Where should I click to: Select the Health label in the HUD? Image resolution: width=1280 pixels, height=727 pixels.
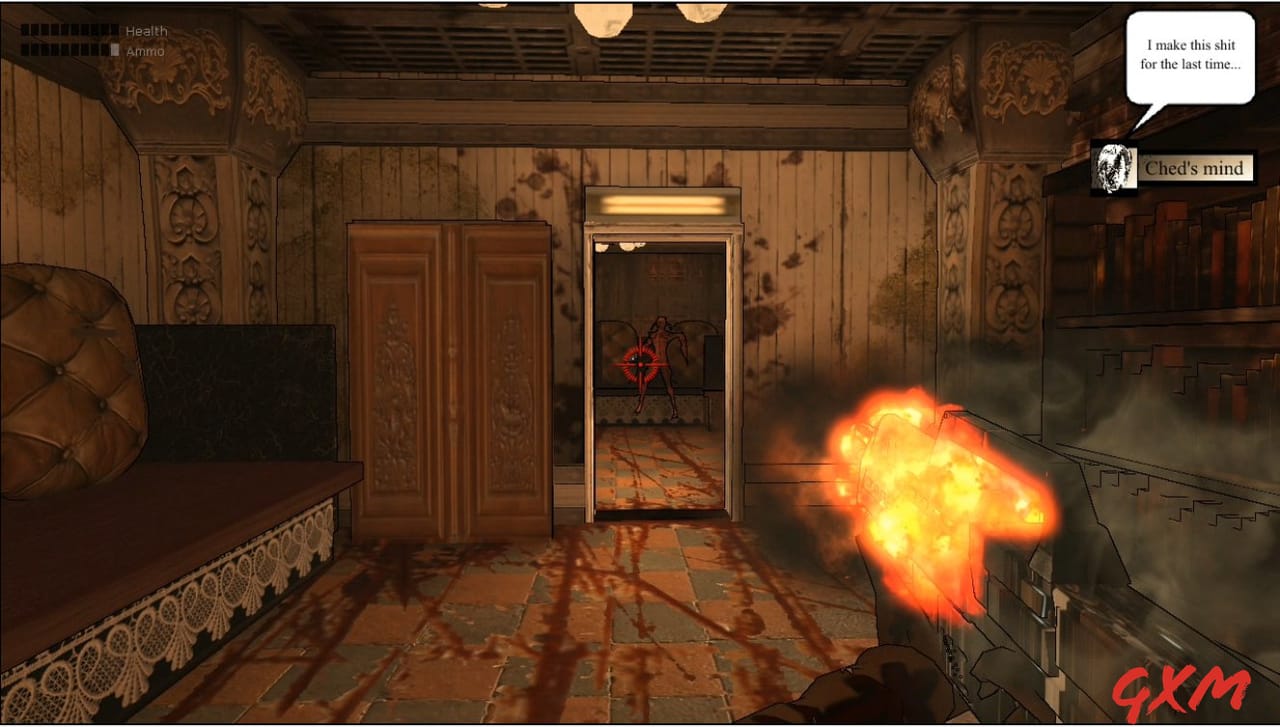pos(148,30)
